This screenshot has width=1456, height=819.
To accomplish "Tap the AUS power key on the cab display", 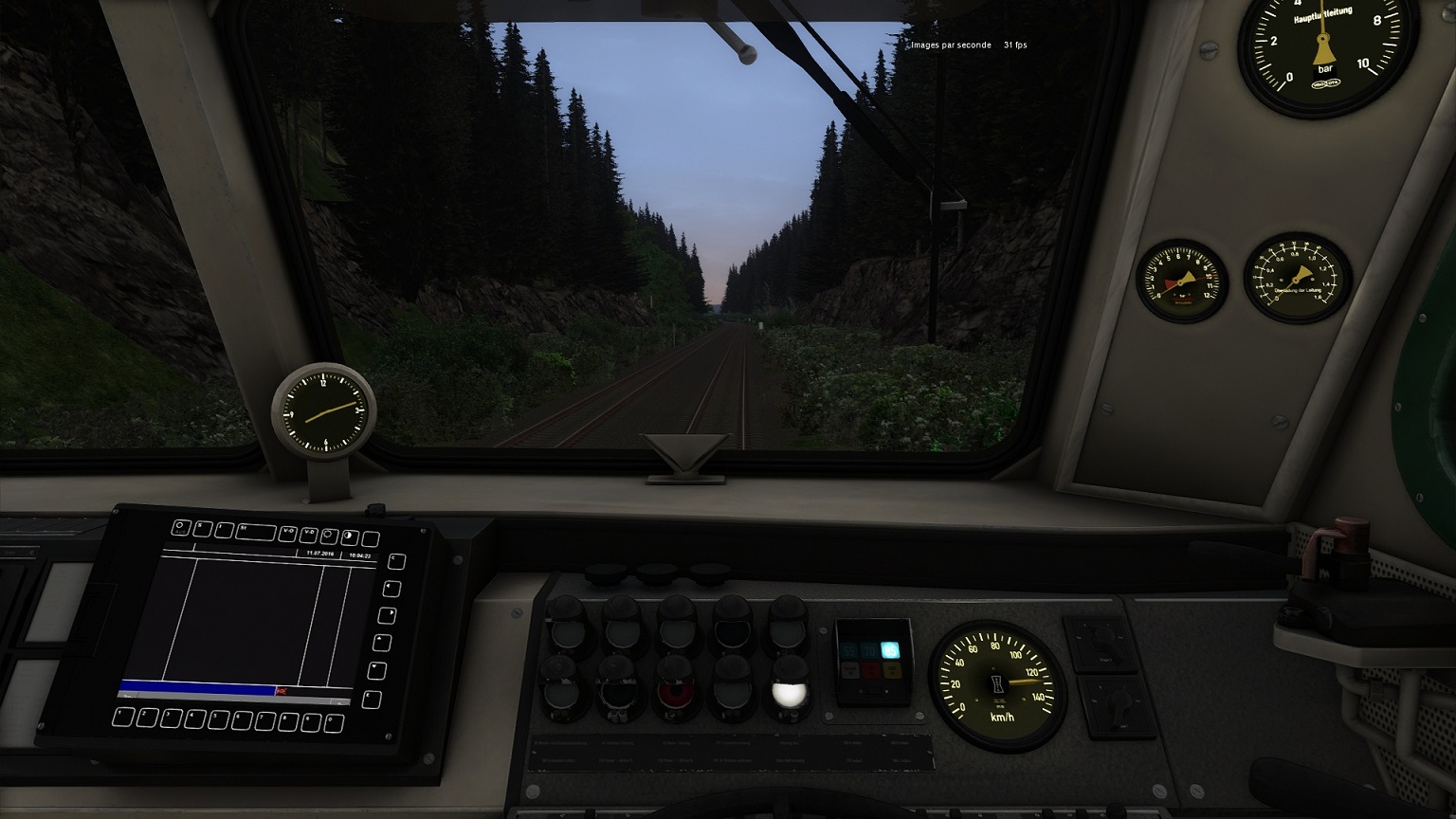I will (x=181, y=527).
